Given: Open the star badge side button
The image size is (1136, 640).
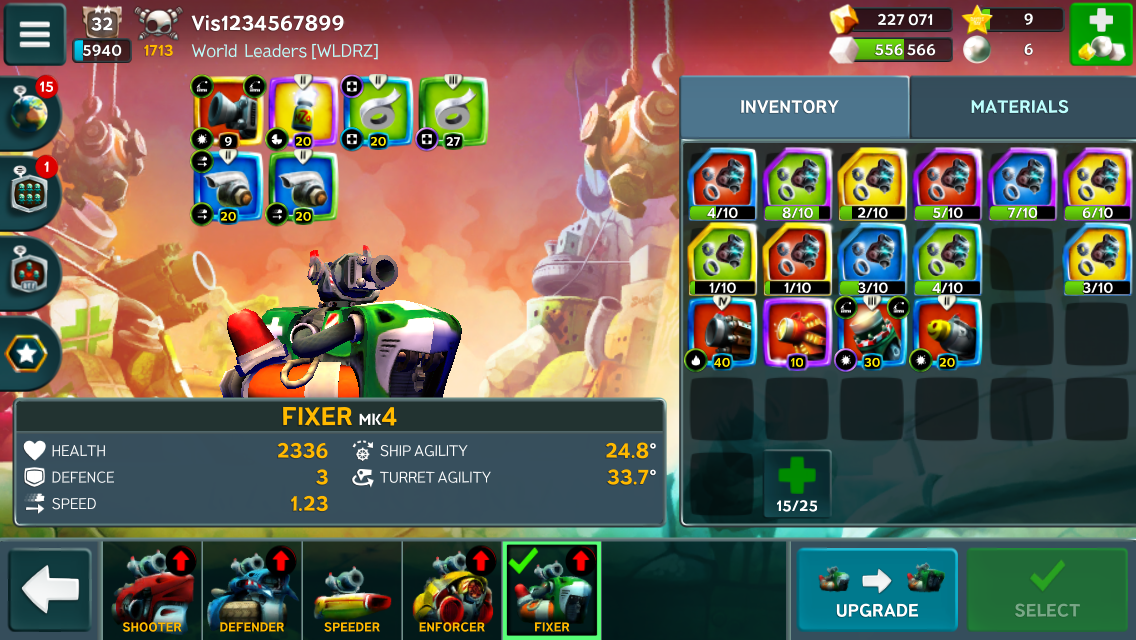Looking at the screenshot, I should pyautogui.click(x=30, y=353).
